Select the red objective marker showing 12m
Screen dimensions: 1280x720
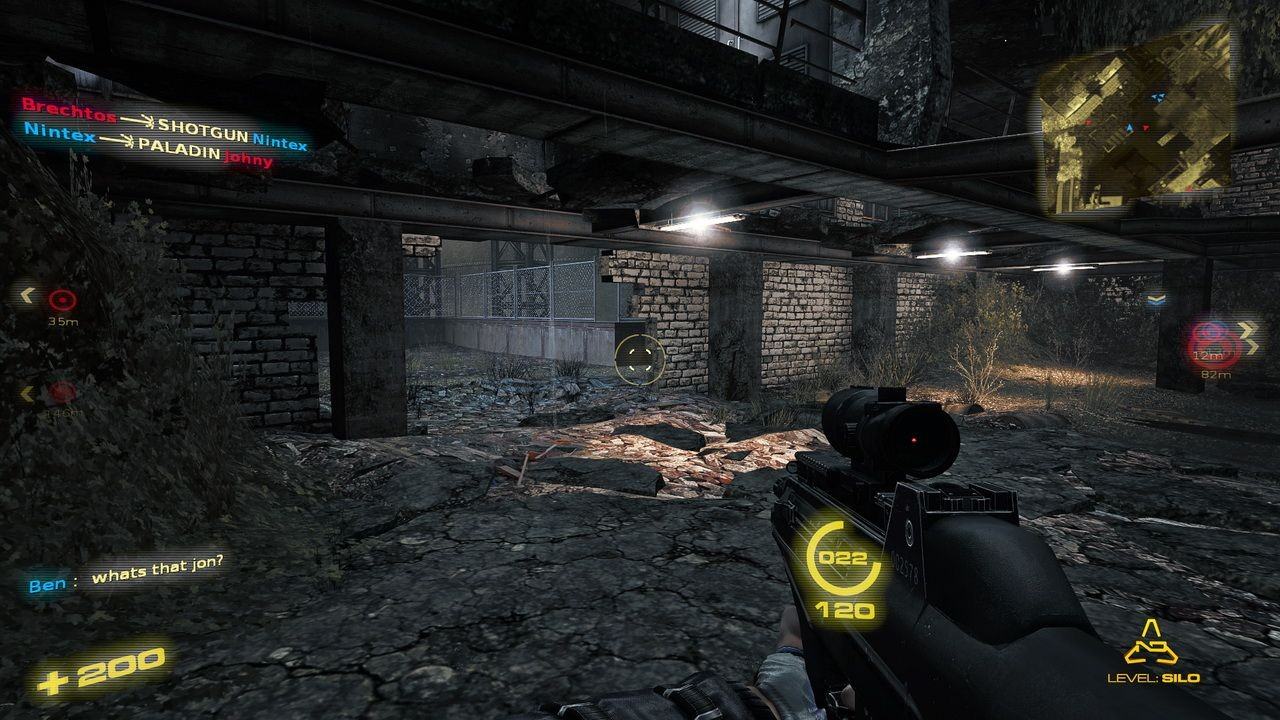pyautogui.click(x=1209, y=341)
